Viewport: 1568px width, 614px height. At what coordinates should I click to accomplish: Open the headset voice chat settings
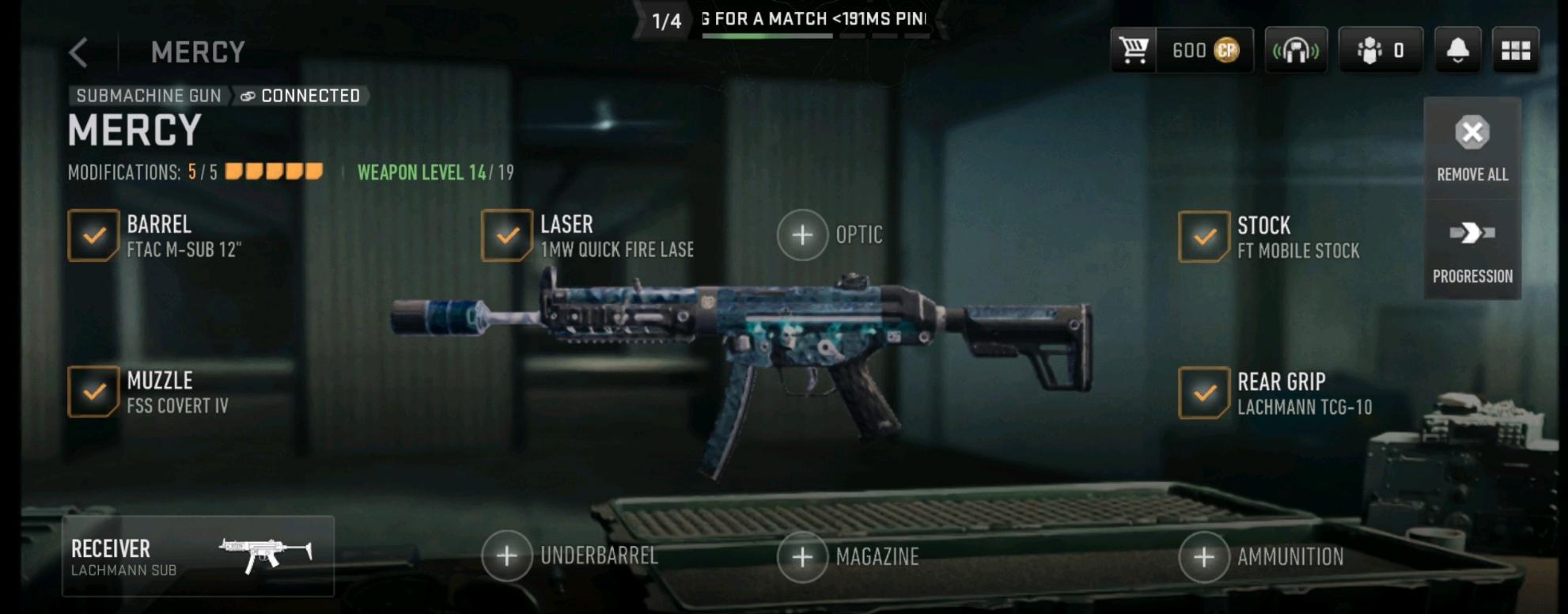coord(1295,51)
